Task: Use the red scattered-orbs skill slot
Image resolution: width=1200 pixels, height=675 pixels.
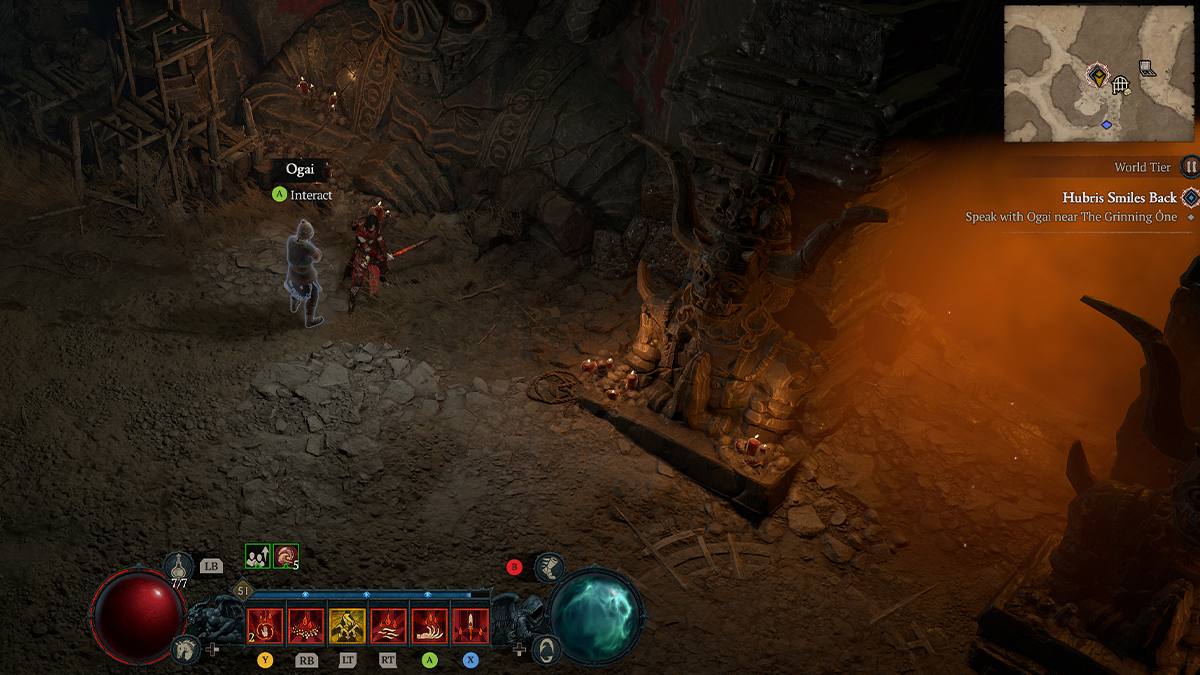Action: coord(305,626)
